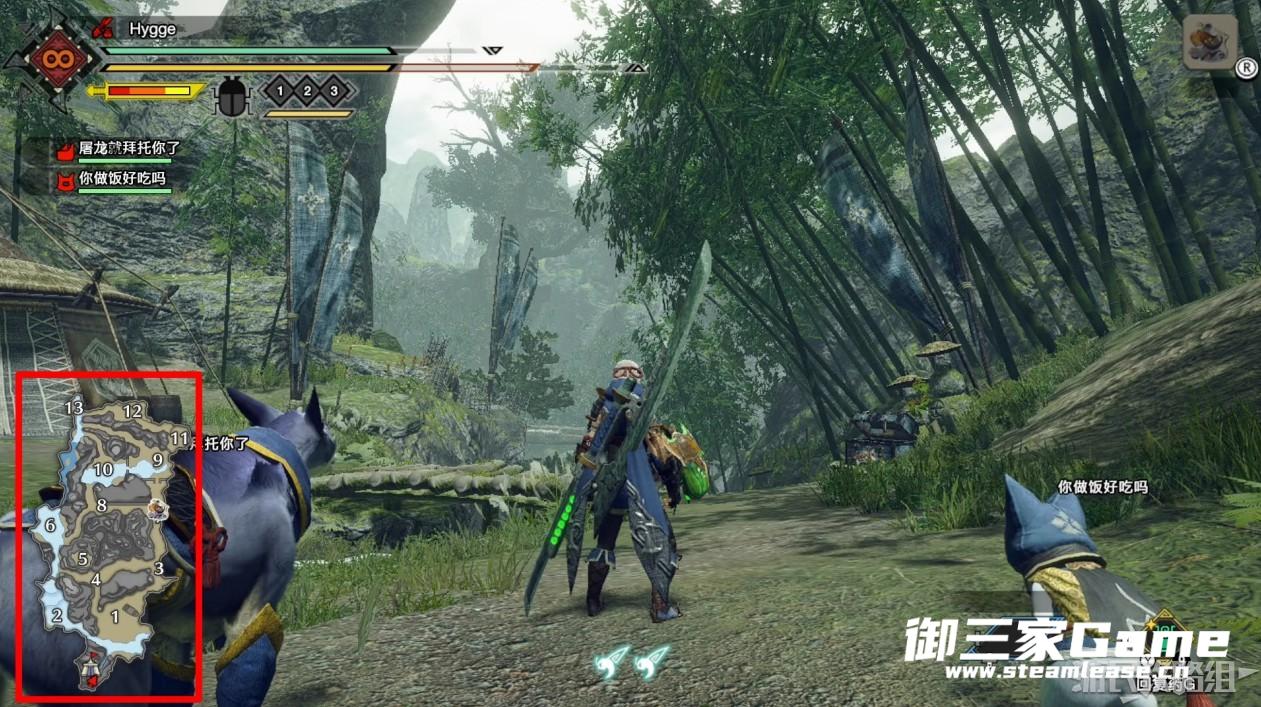Choose area 3 on the minimap
1261x707 pixels.
[158, 569]
